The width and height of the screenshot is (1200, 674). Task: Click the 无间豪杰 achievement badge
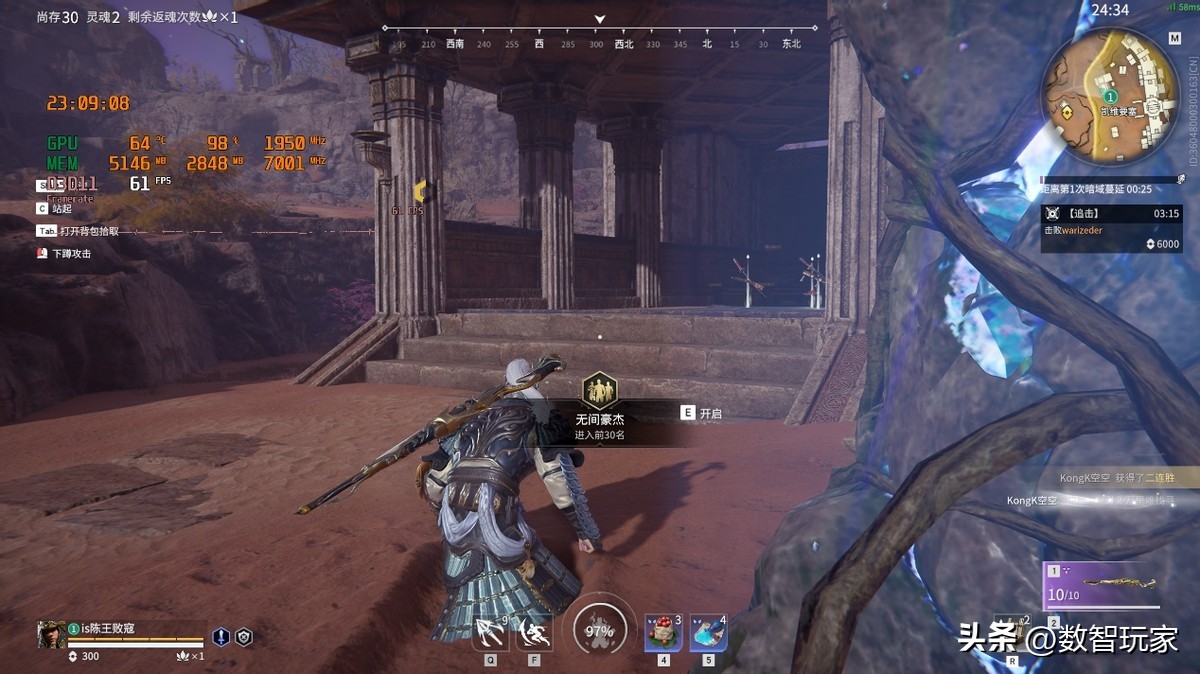(600, 388)
